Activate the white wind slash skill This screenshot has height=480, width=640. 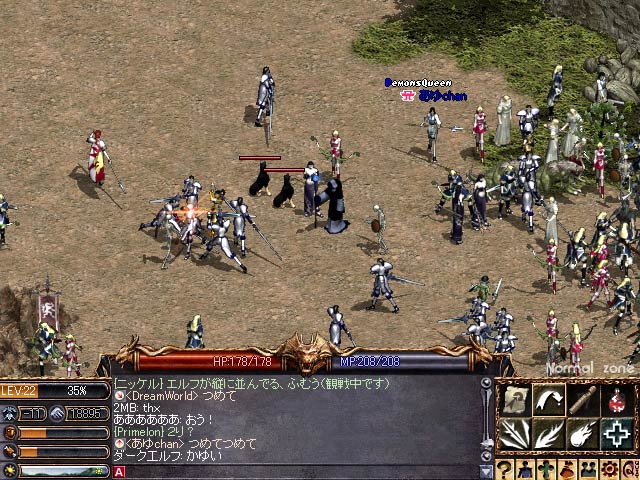click(x=547, y=433)
